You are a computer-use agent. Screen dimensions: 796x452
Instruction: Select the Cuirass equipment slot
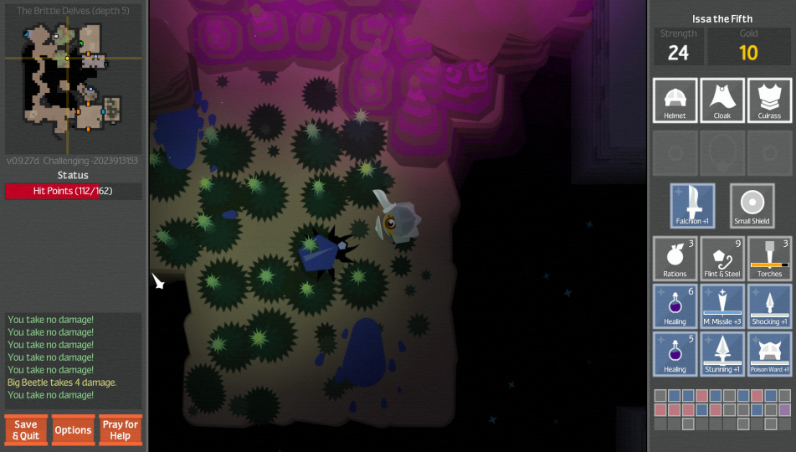coord(770,101)
